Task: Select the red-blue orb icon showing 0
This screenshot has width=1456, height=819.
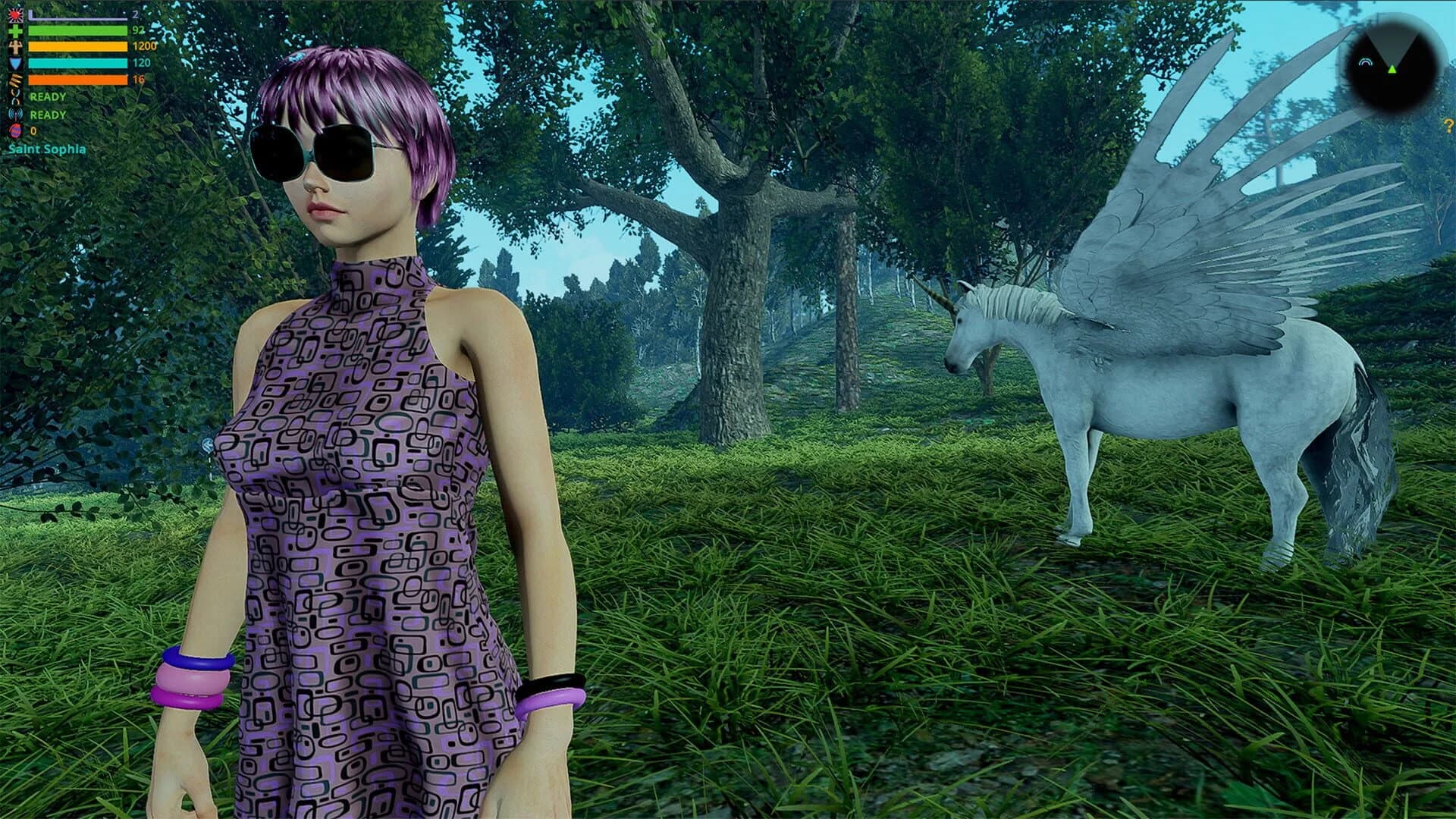Action: [15, 130]
